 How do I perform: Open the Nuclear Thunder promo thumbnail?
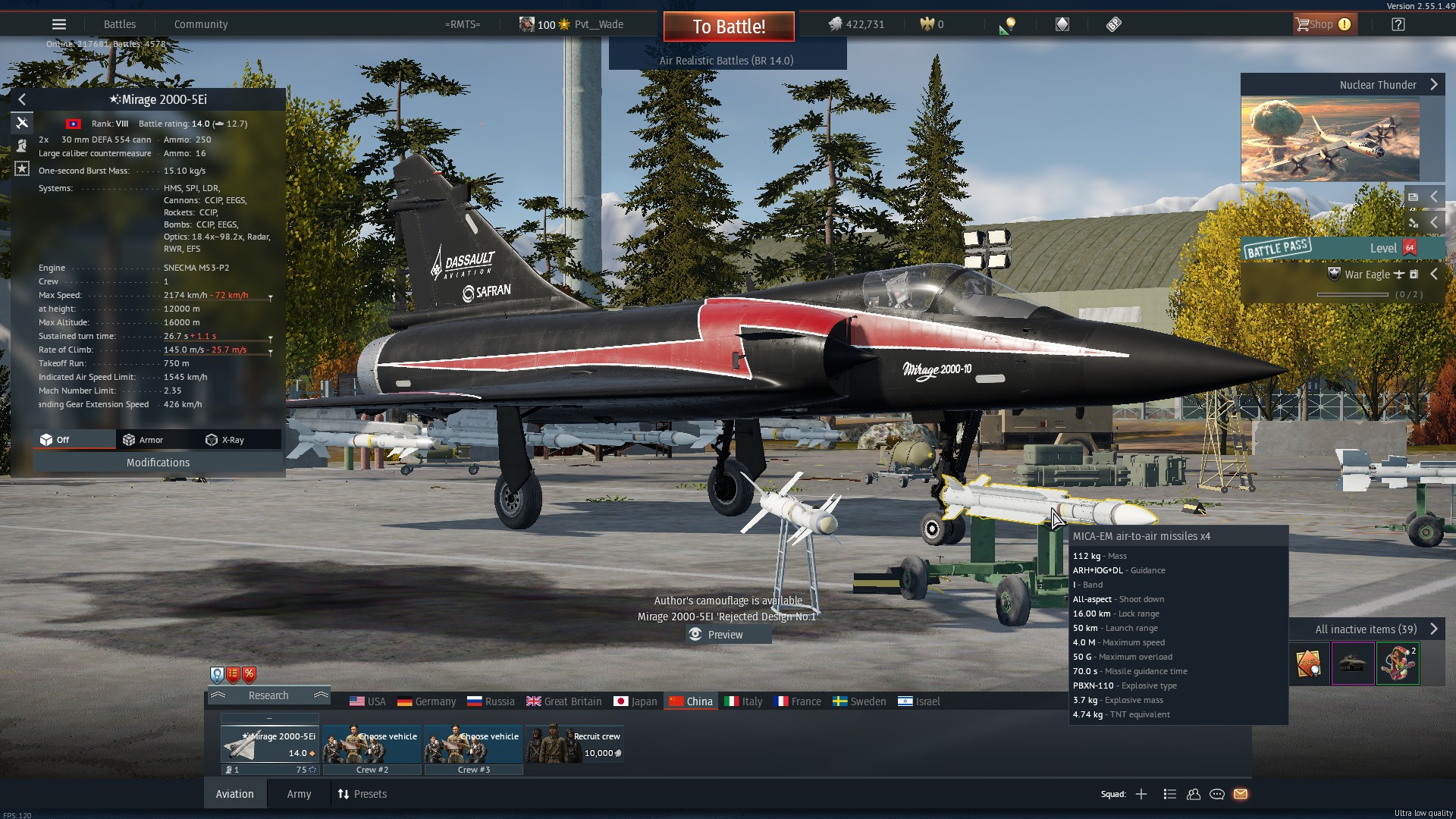1330,140
